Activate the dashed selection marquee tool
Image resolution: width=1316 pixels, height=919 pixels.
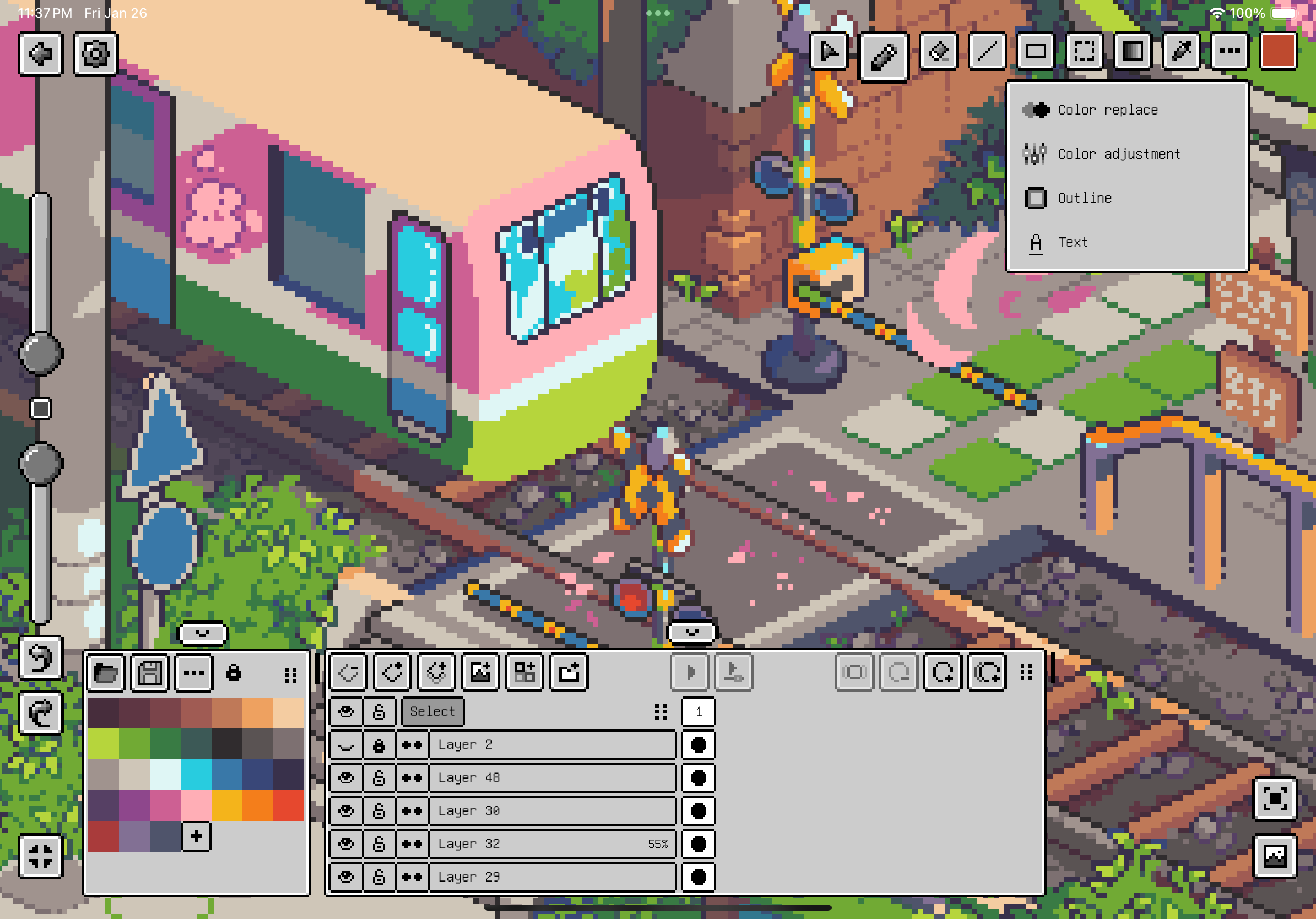coord(1084,52)
